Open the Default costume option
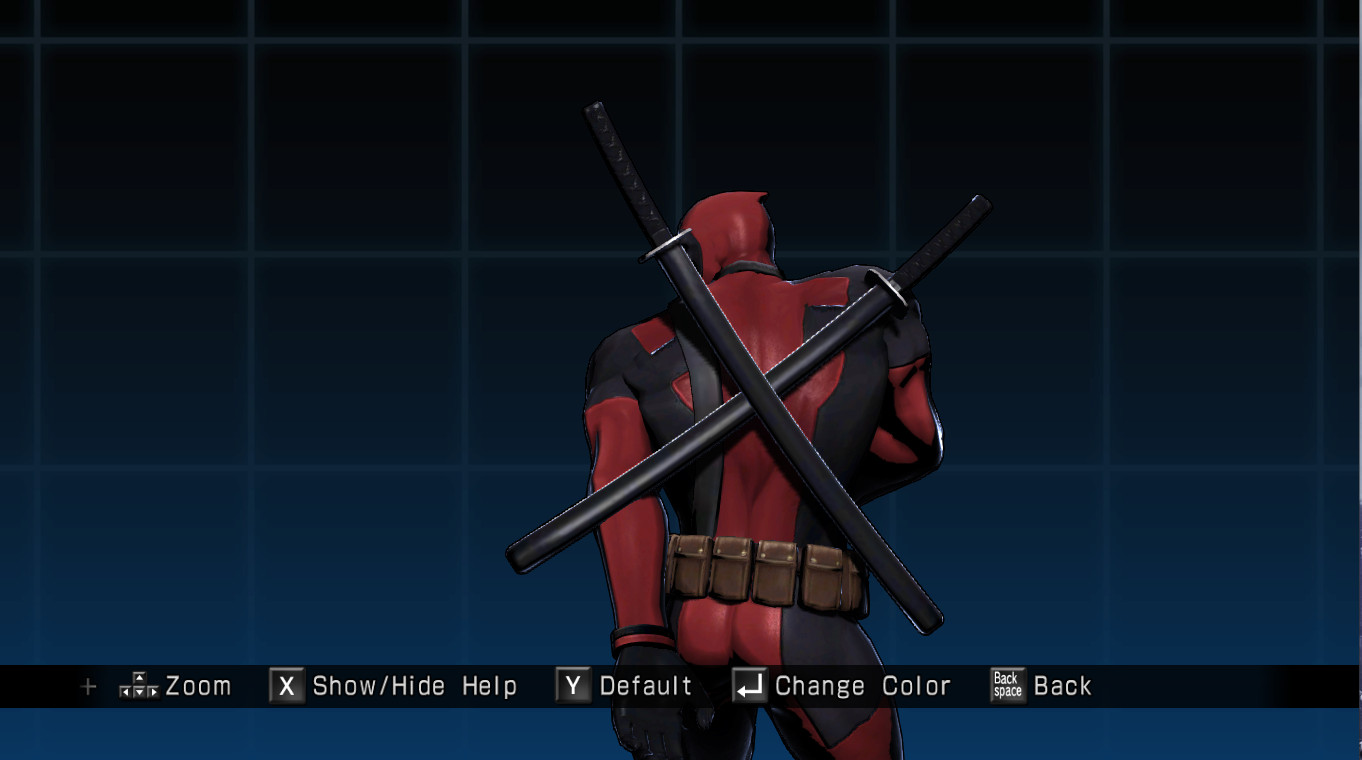This screenshot has width=1362, height=760. click(x=645, y=686)
